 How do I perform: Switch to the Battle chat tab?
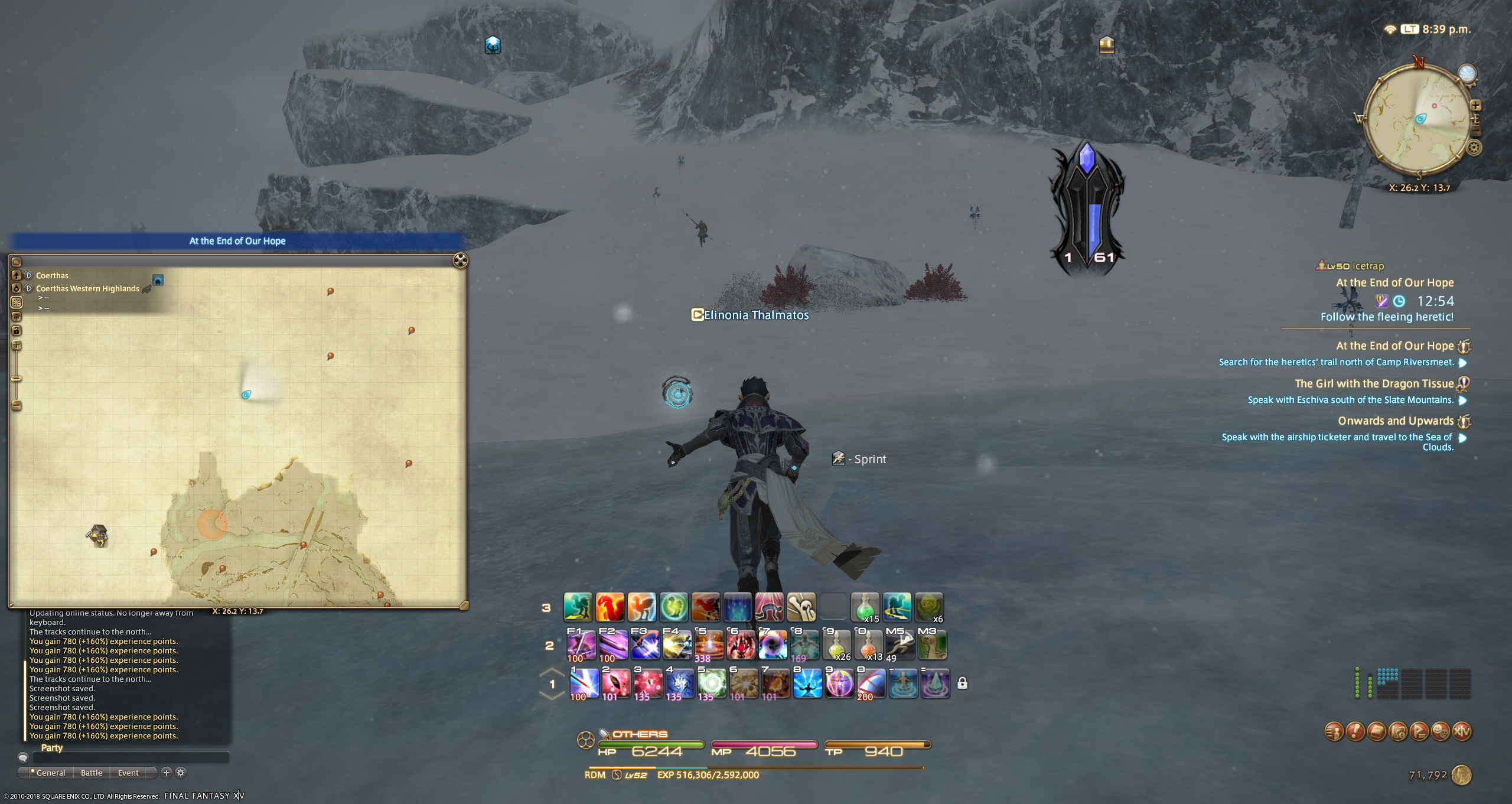(92, 773)
